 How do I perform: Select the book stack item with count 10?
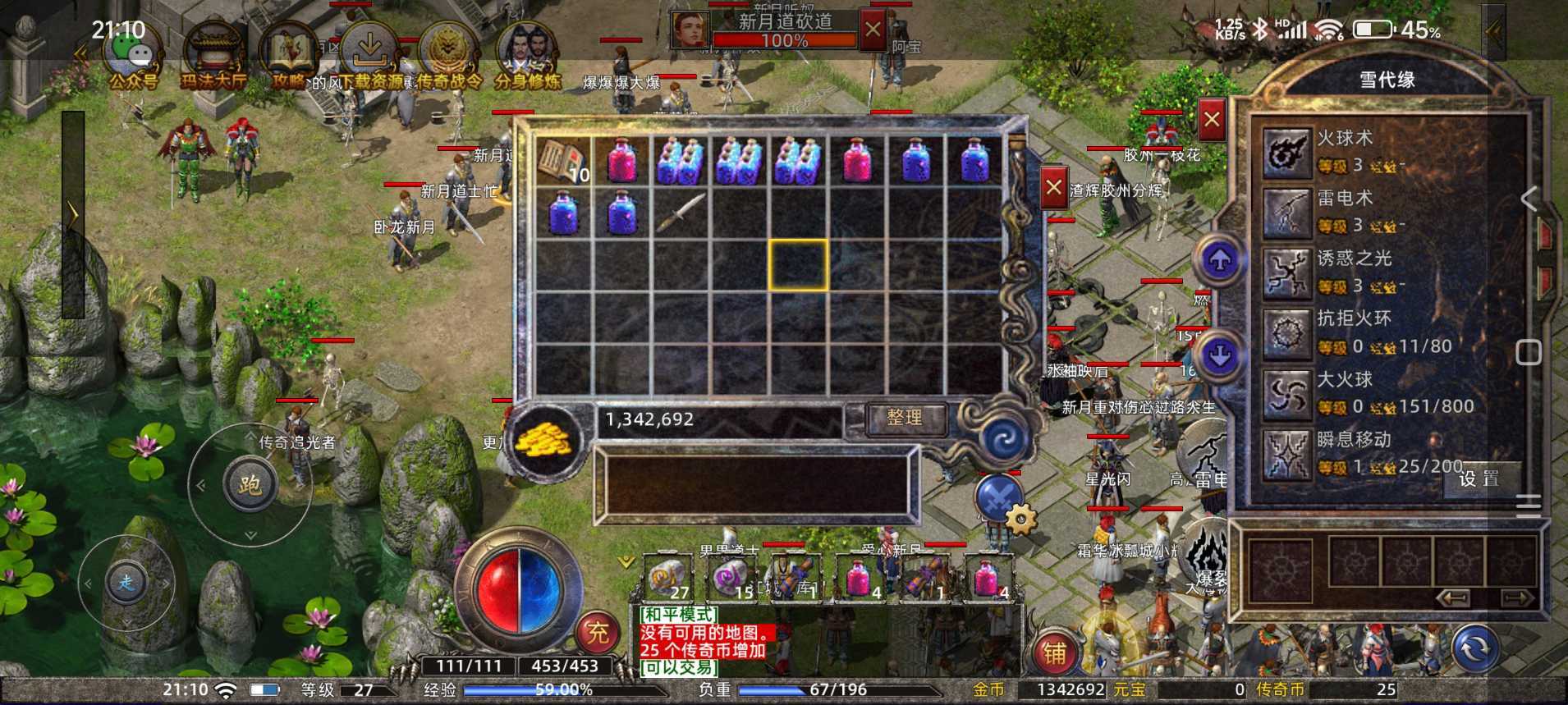(563, 160)
